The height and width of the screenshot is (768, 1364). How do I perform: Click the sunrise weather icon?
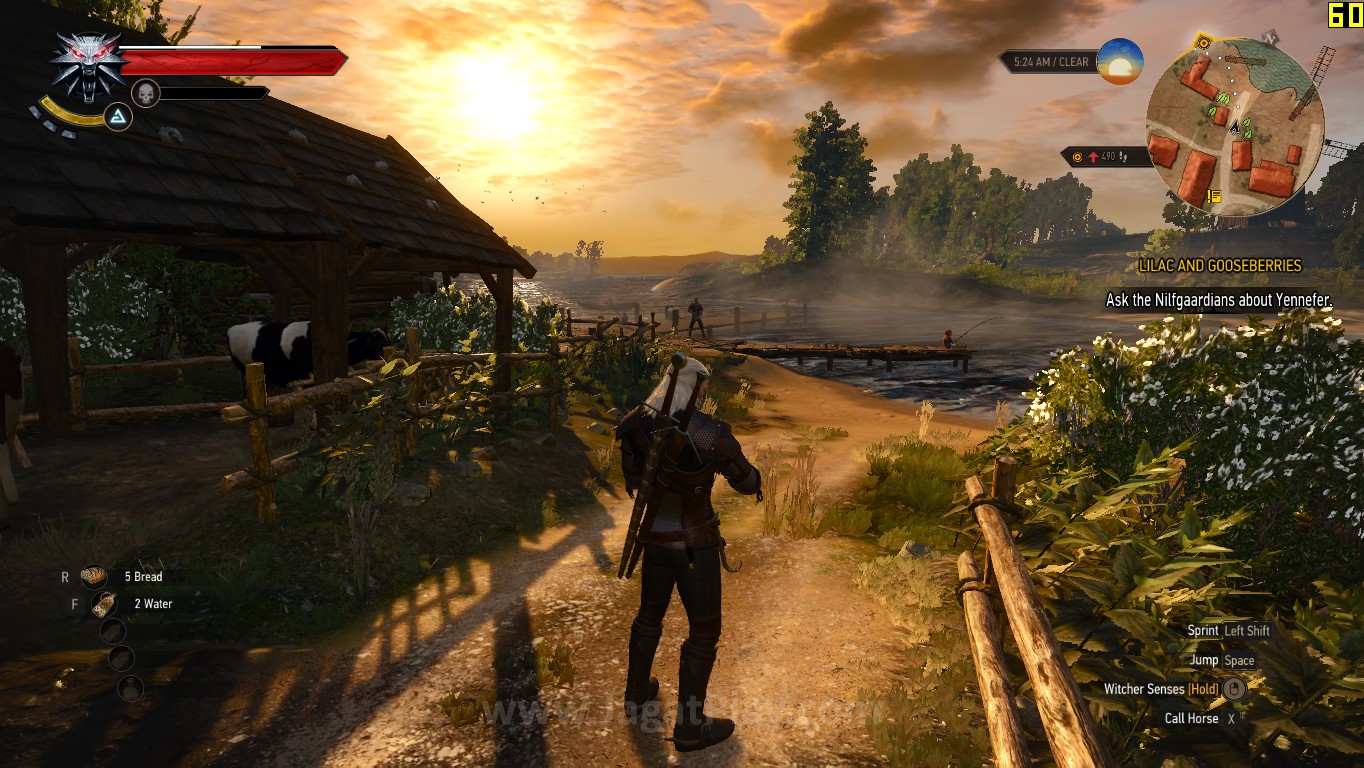click(x=1120, y=61)
